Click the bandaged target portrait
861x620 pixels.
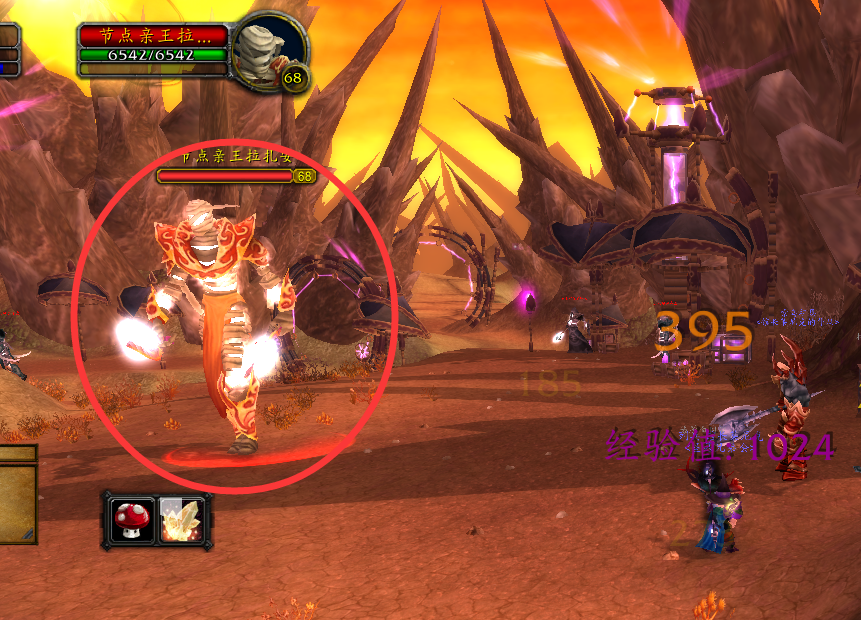(268, 49)
